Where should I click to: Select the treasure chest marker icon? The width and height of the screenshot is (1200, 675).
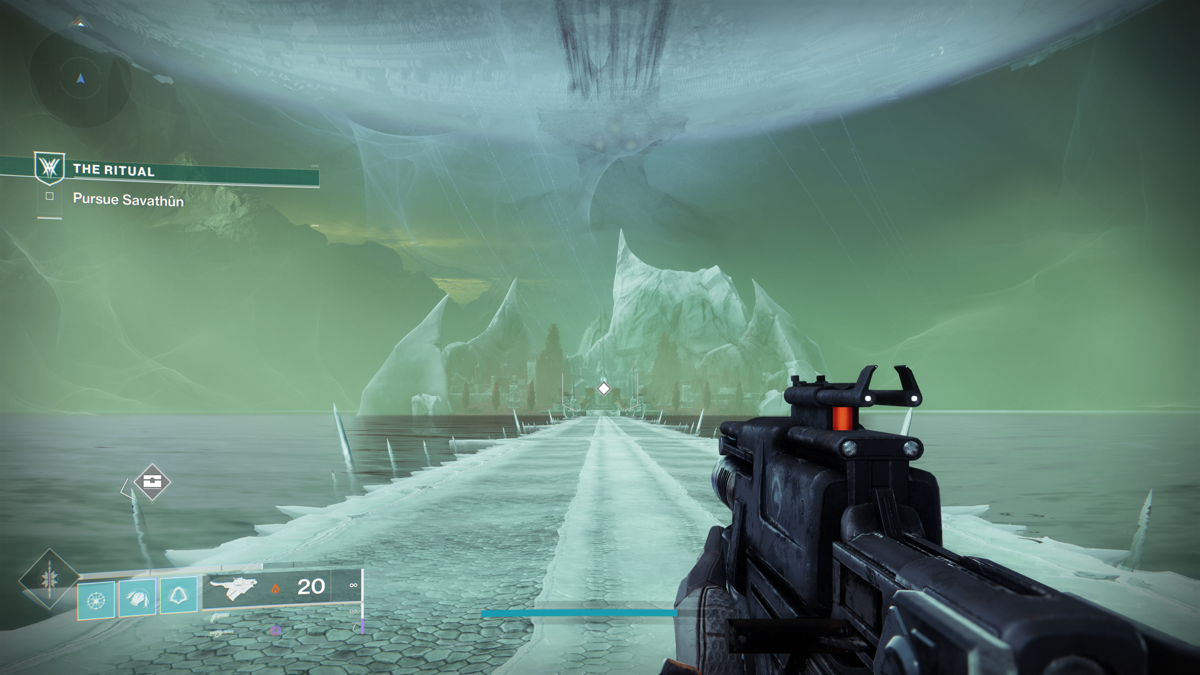coord(152,482)
